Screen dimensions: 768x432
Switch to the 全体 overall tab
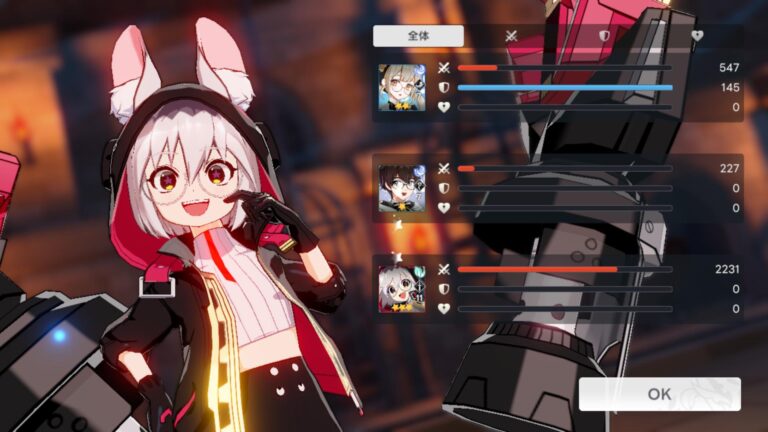coord(418,36)
